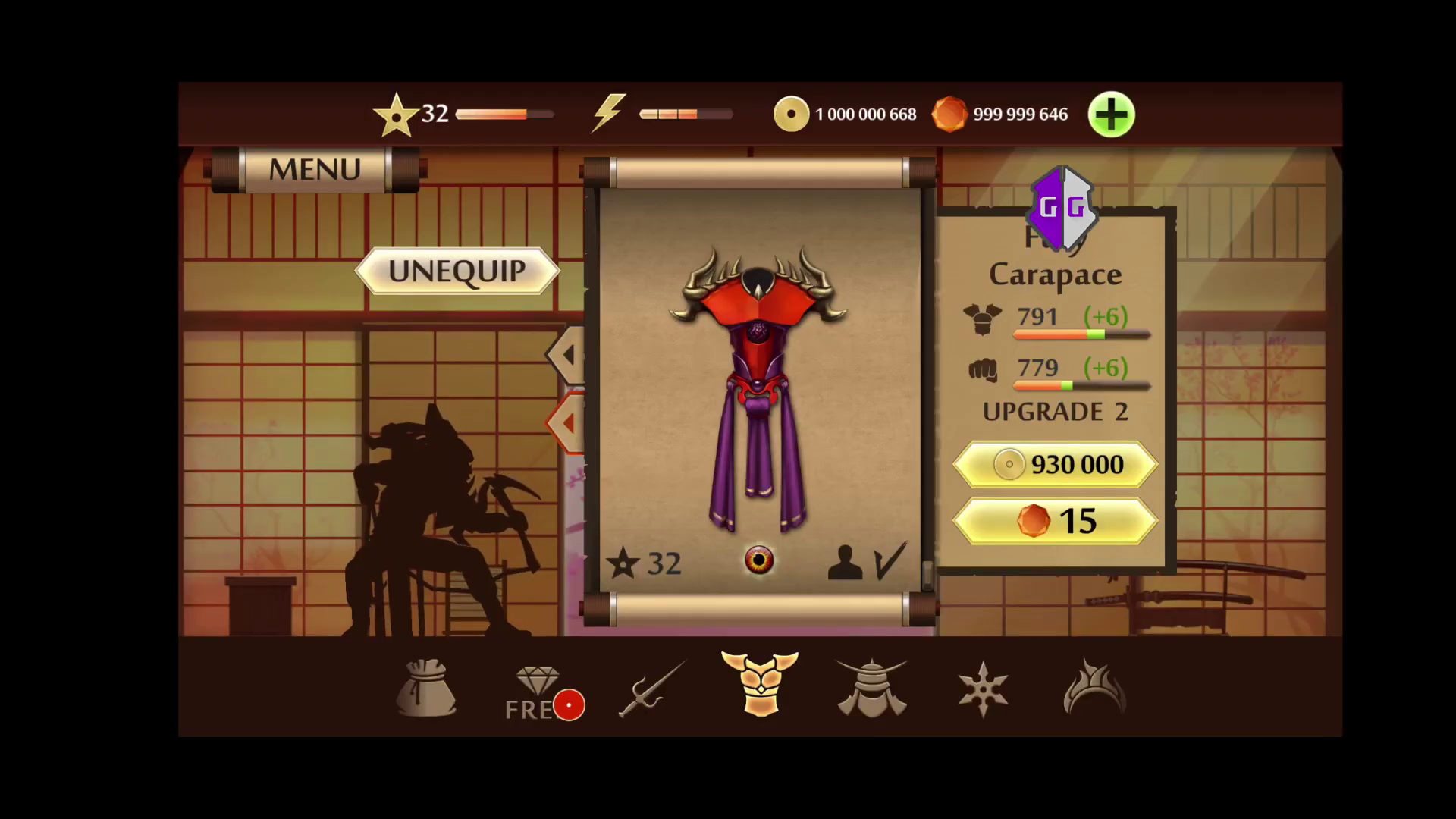Viewport: 1456px width, 819px height.
Task: Show previous armor with upper left arrow
Action: (x=568, y=355)
